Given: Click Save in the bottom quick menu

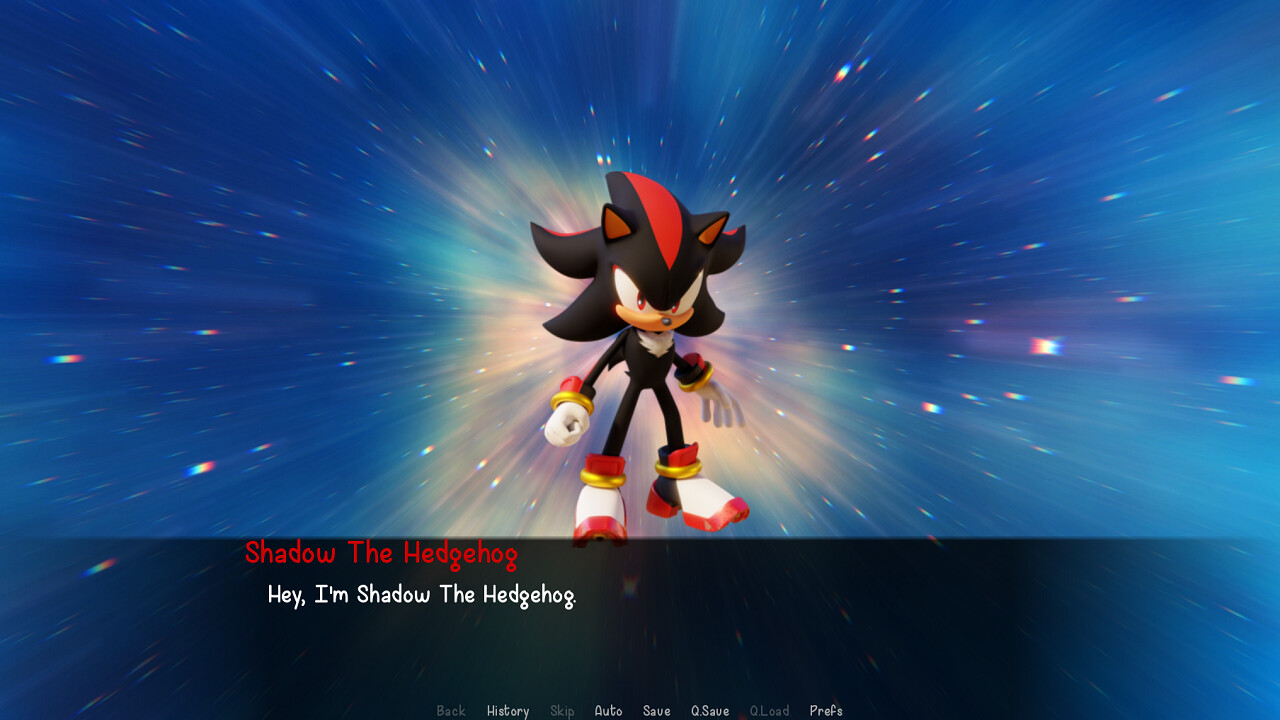Looking at the screenshot, I should pyautogui.click(x=656, y=710).
